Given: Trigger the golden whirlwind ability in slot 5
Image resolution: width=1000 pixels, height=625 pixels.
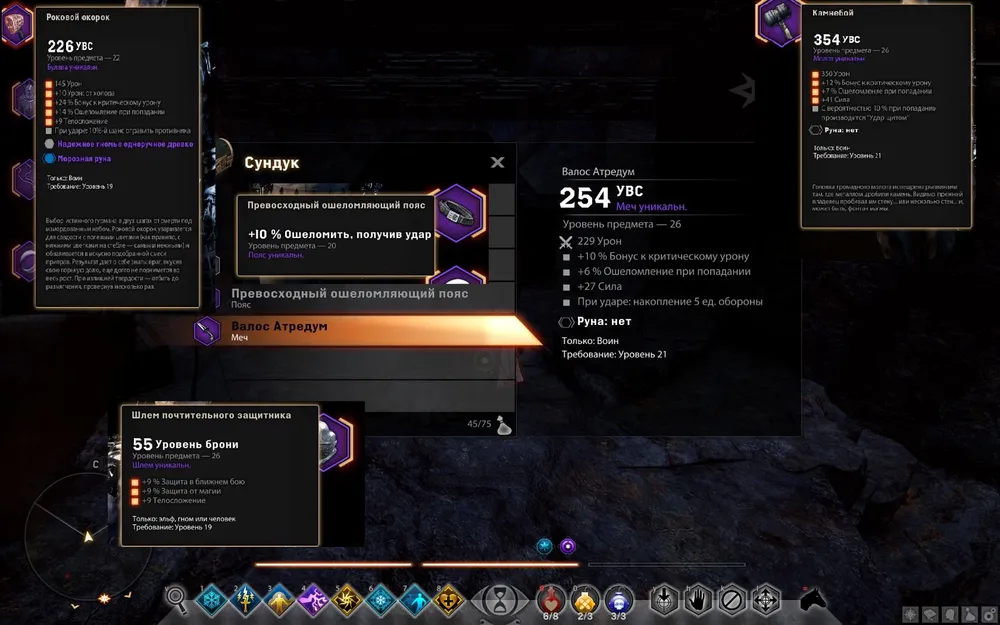Looking at the screenshot, I should [347, 599].
